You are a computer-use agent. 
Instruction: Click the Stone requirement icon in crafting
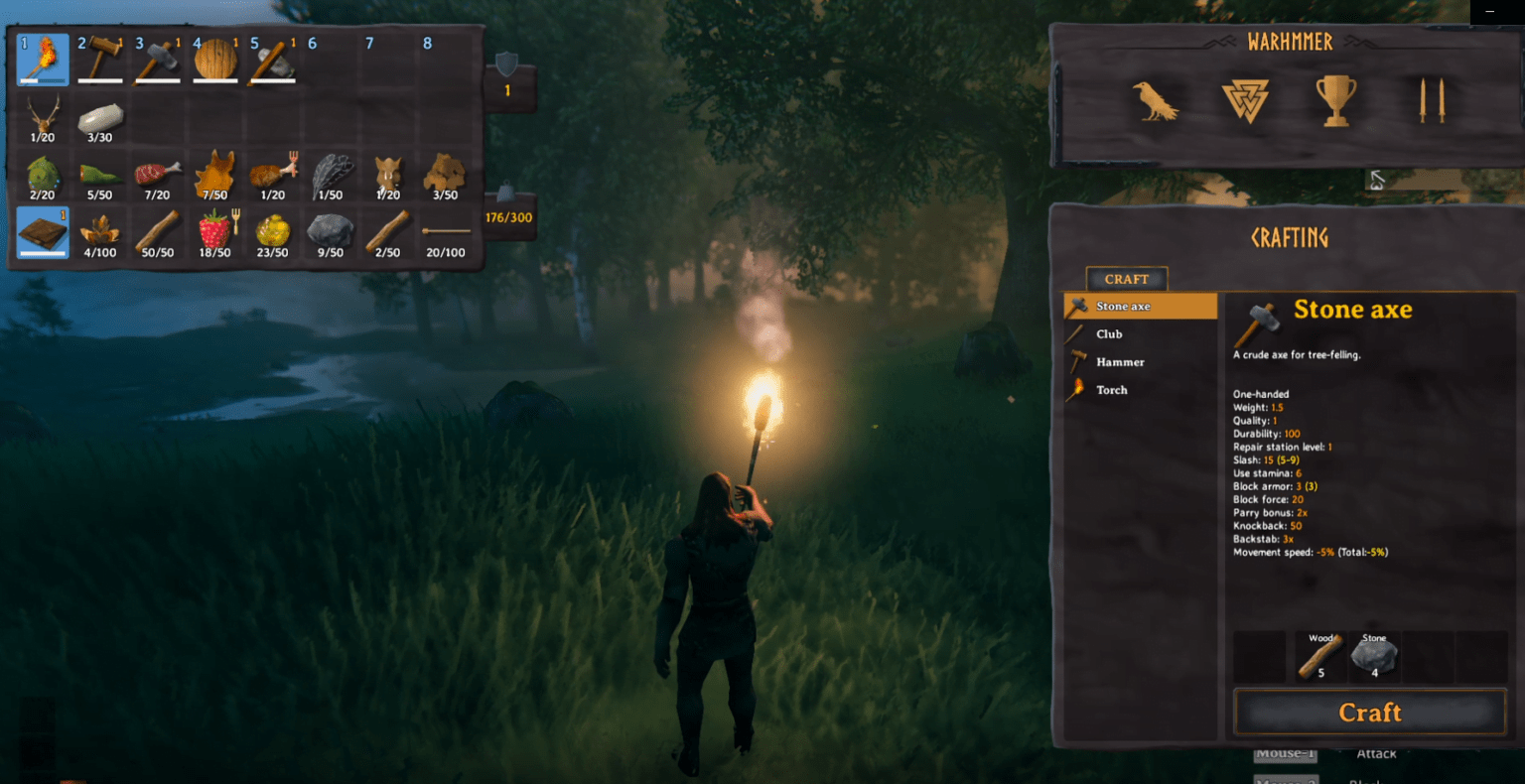[x=1376, y=655]
